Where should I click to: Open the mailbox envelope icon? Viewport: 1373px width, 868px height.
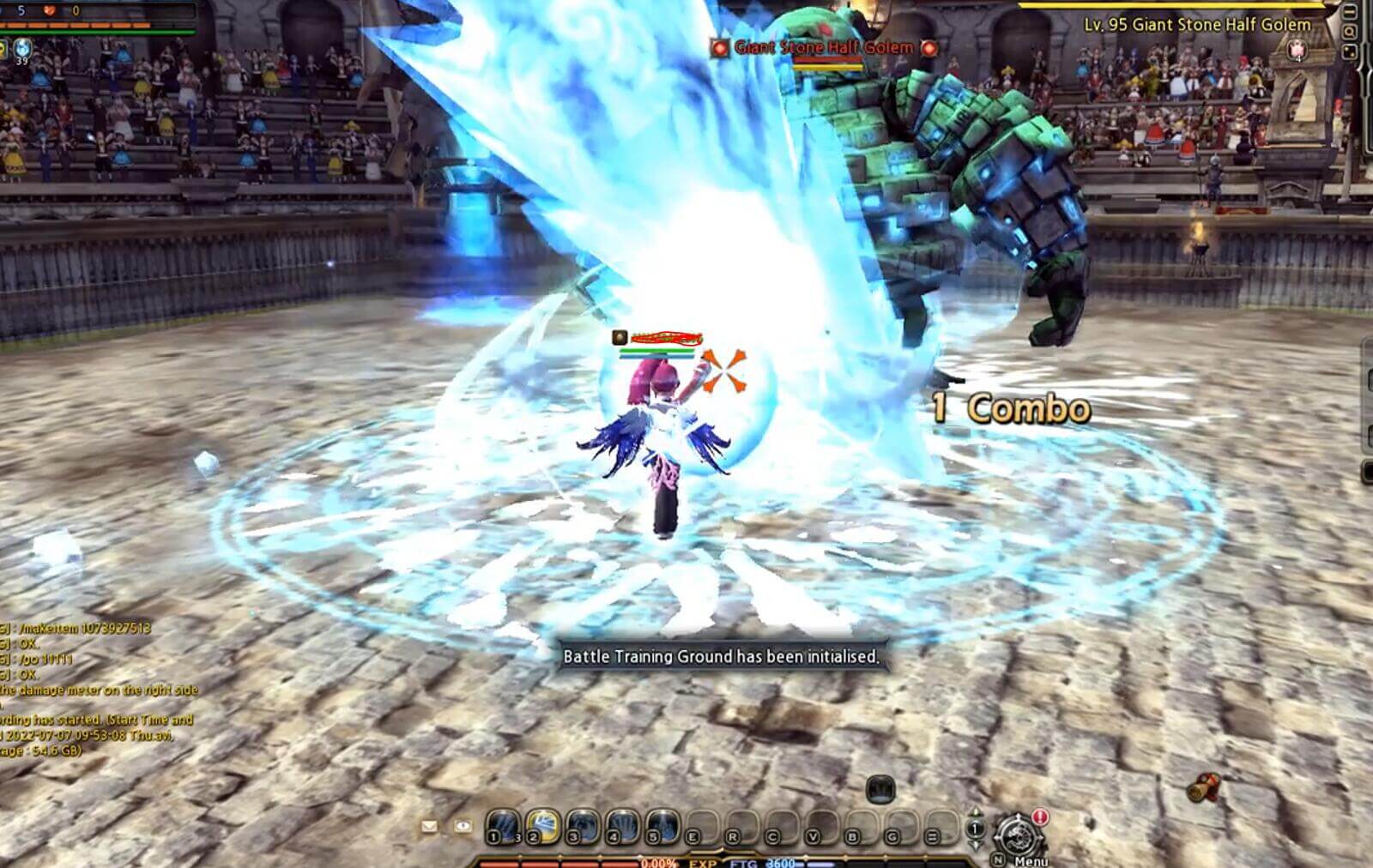pos(429,827)
